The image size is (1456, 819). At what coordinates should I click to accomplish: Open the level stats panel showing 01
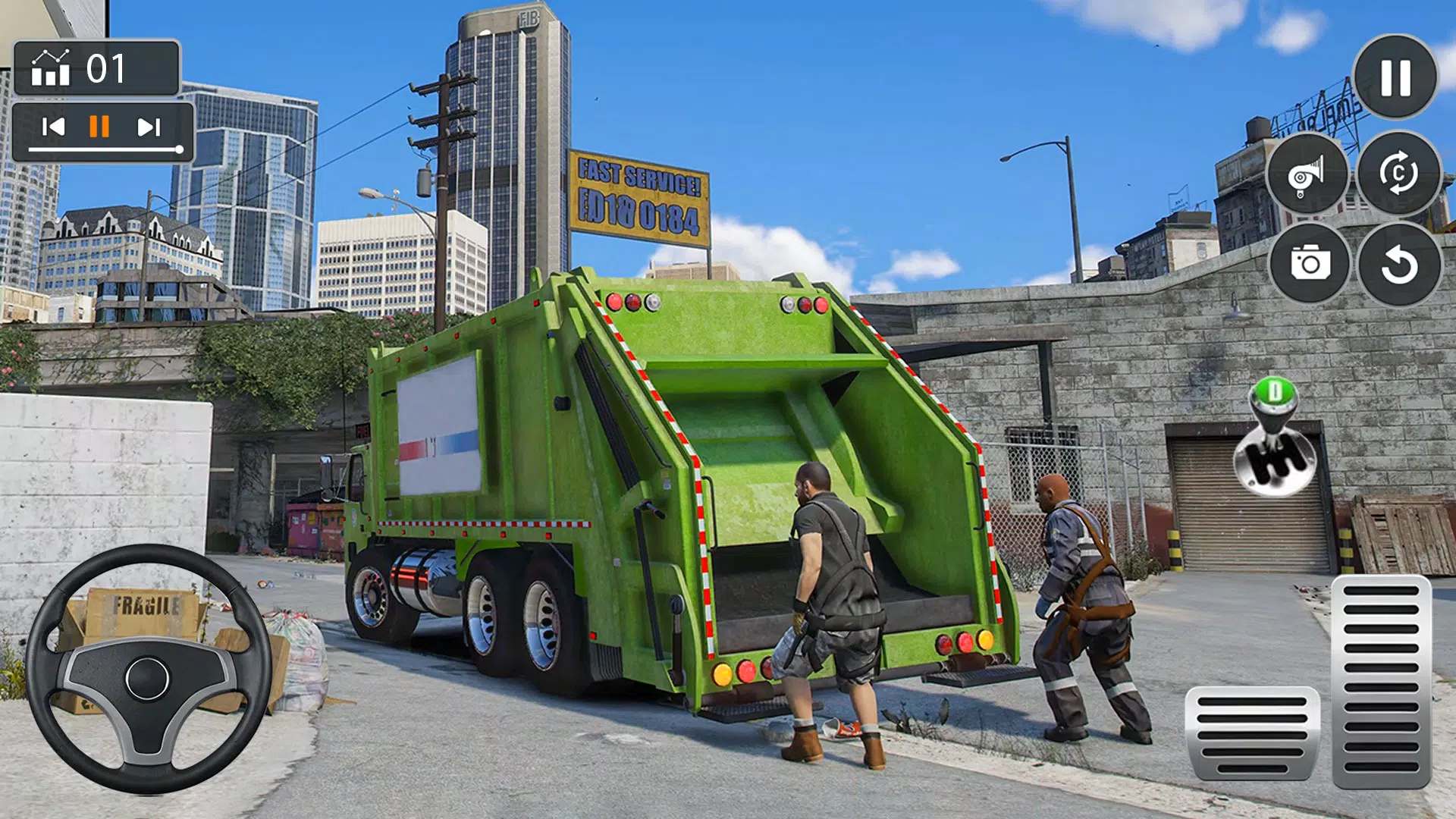pyautogui.click(x=97, y=67)
